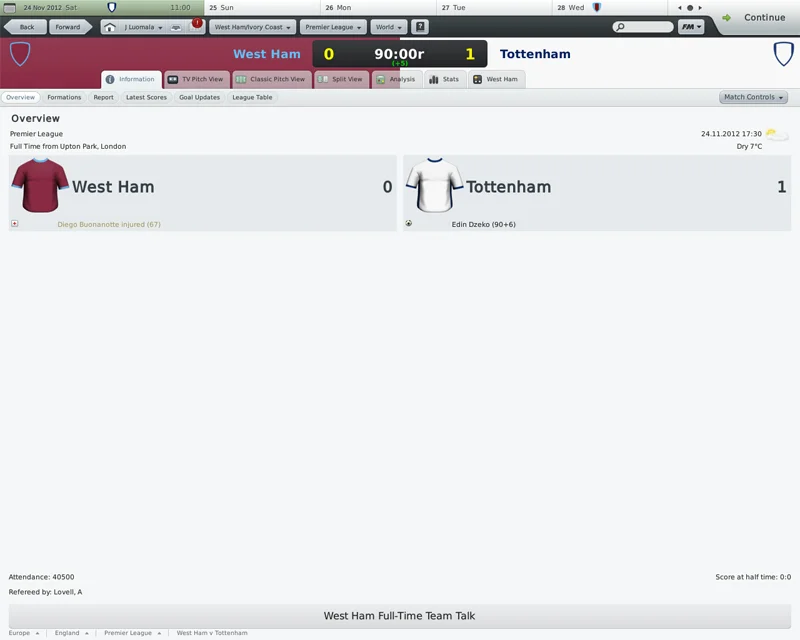Open the Goal Updates sub-tab

pos(199,98)
